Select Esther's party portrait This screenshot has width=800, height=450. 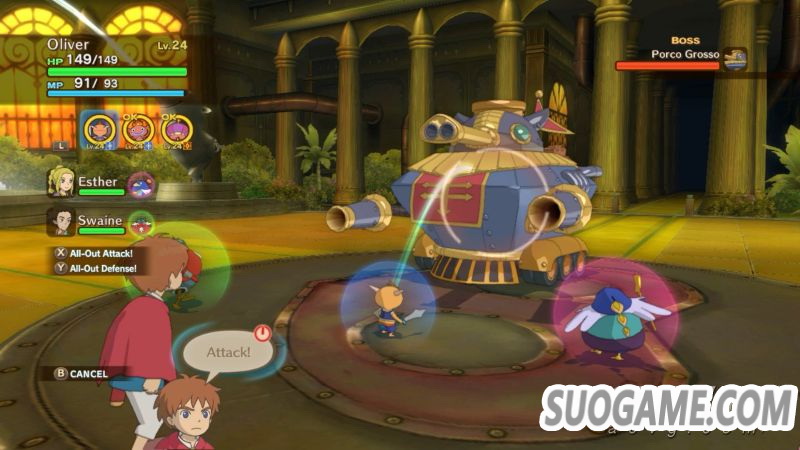click(62, 181)
